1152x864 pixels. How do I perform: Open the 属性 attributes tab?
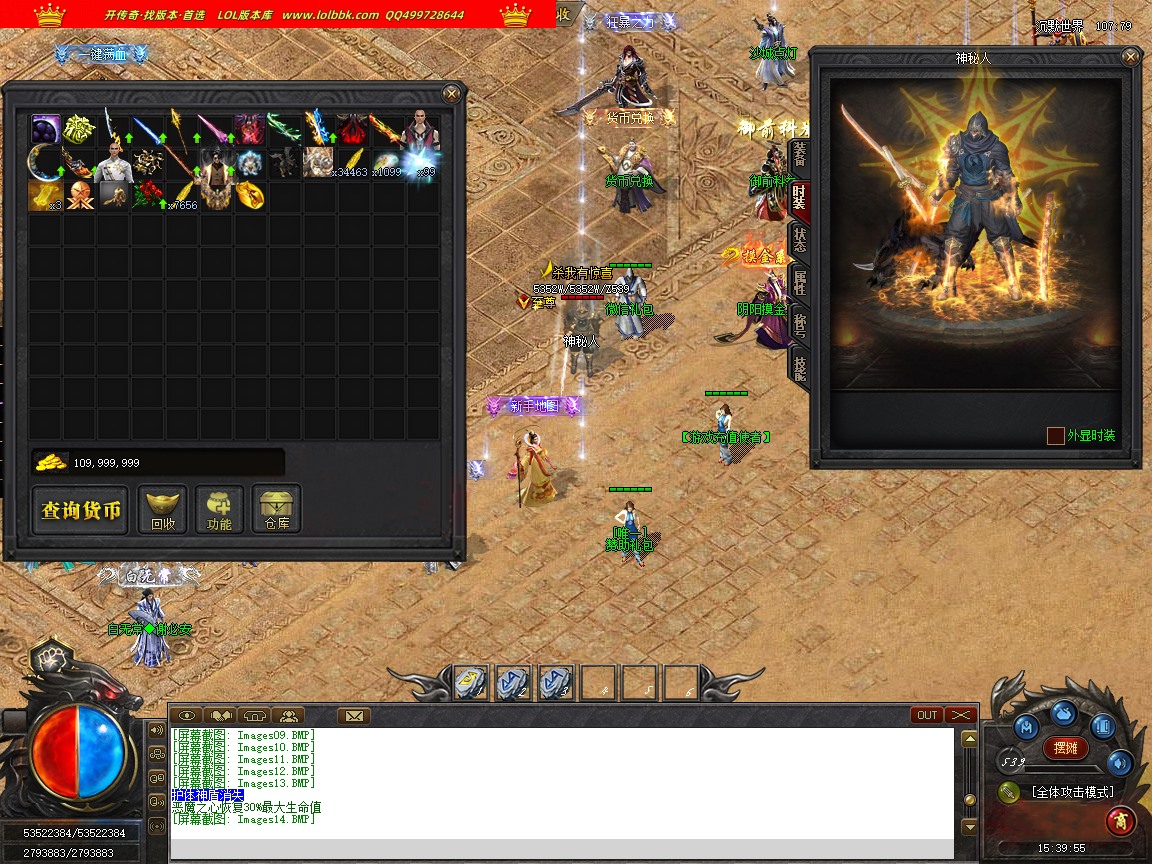coord(799,282)
